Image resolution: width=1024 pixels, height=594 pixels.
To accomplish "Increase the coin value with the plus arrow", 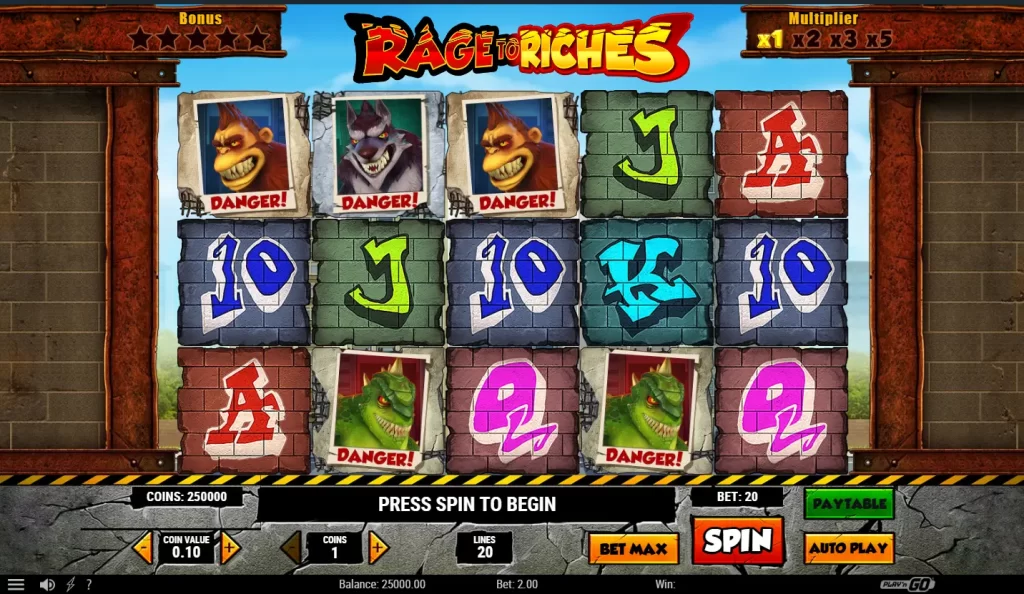I will [x=230, y=547].
